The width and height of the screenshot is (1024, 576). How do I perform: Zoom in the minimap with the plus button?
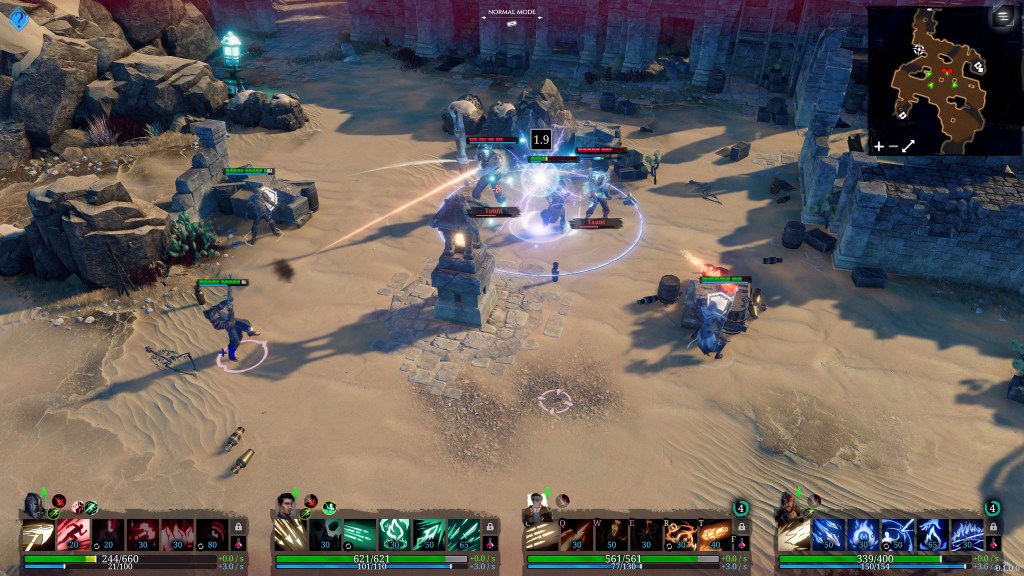click(878, 146)
